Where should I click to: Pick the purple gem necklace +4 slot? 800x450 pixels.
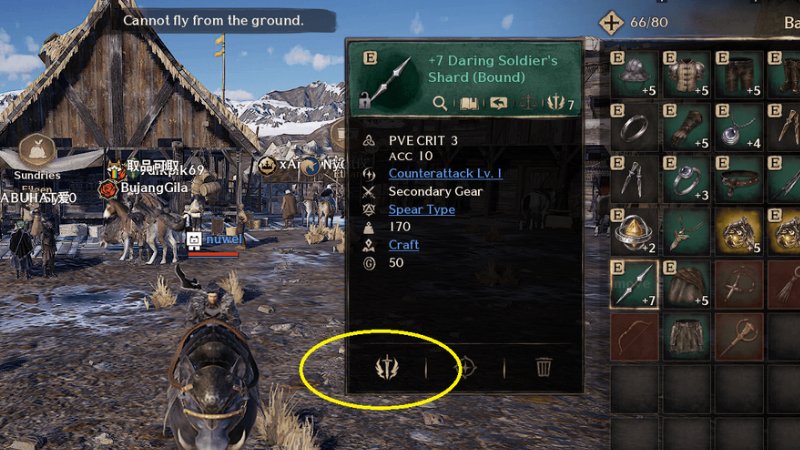[x=738, y=126]
